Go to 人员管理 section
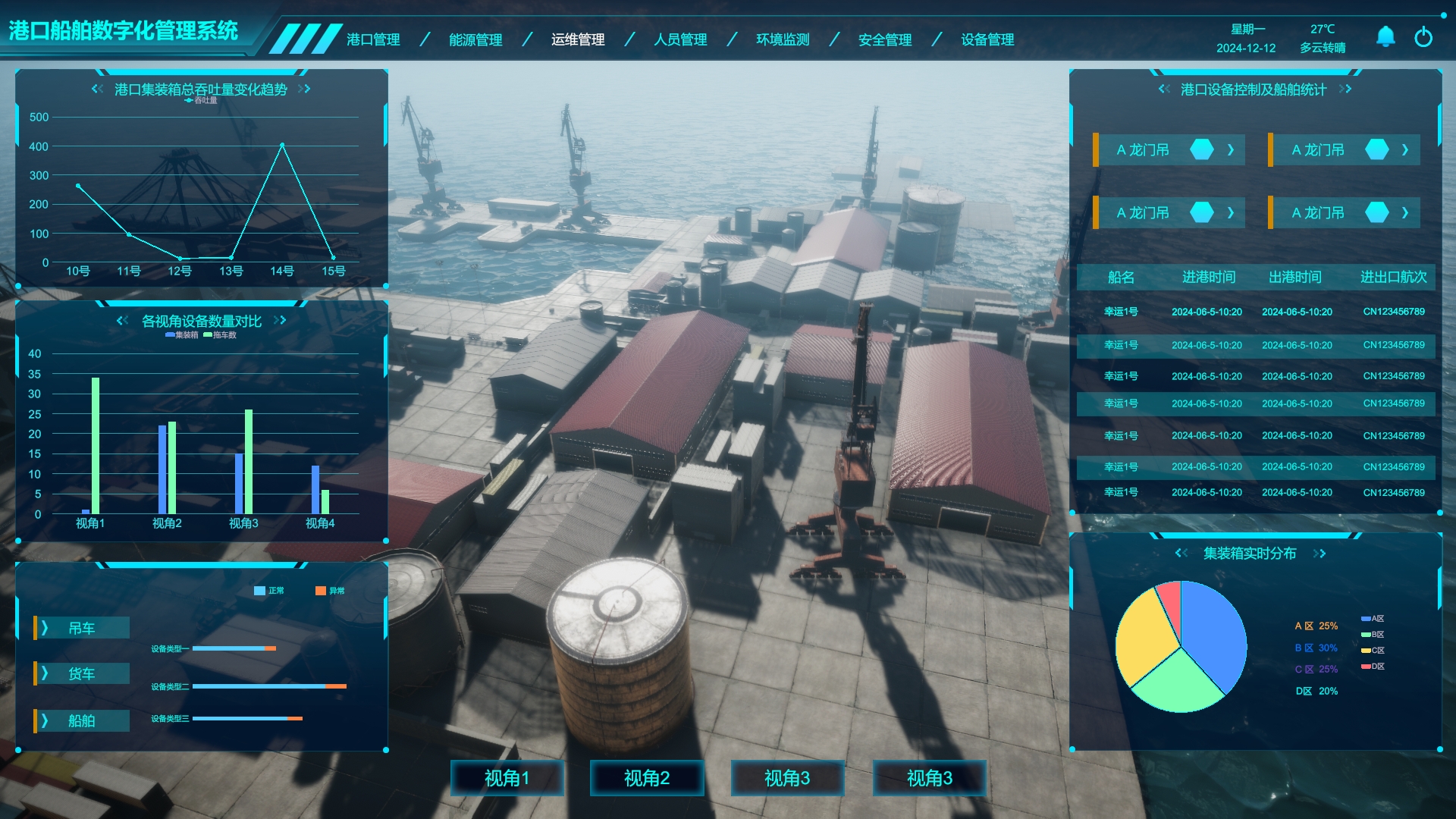 [x=680, y=39]
